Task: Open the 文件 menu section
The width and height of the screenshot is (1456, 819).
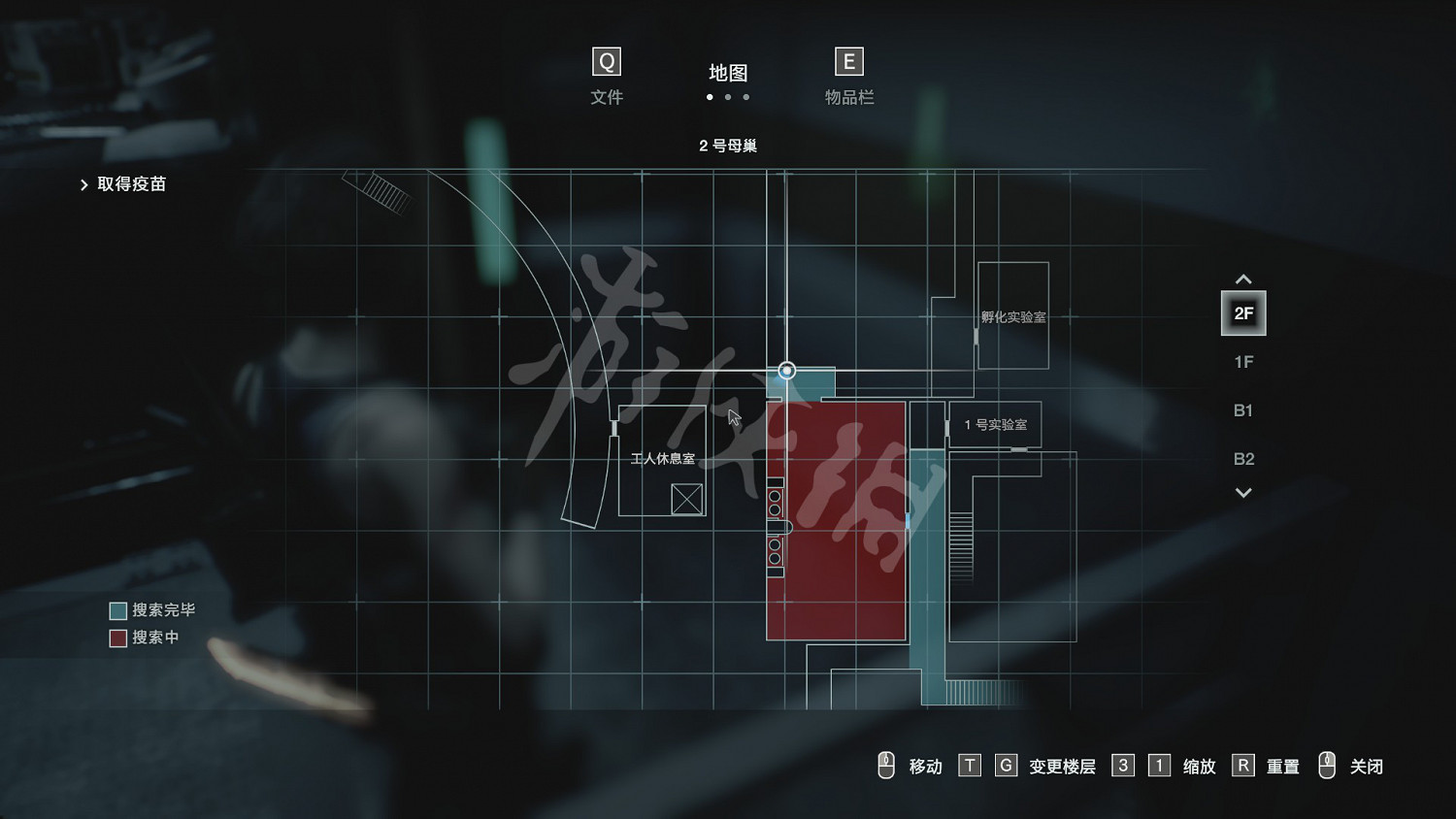Action: [606, 96]
